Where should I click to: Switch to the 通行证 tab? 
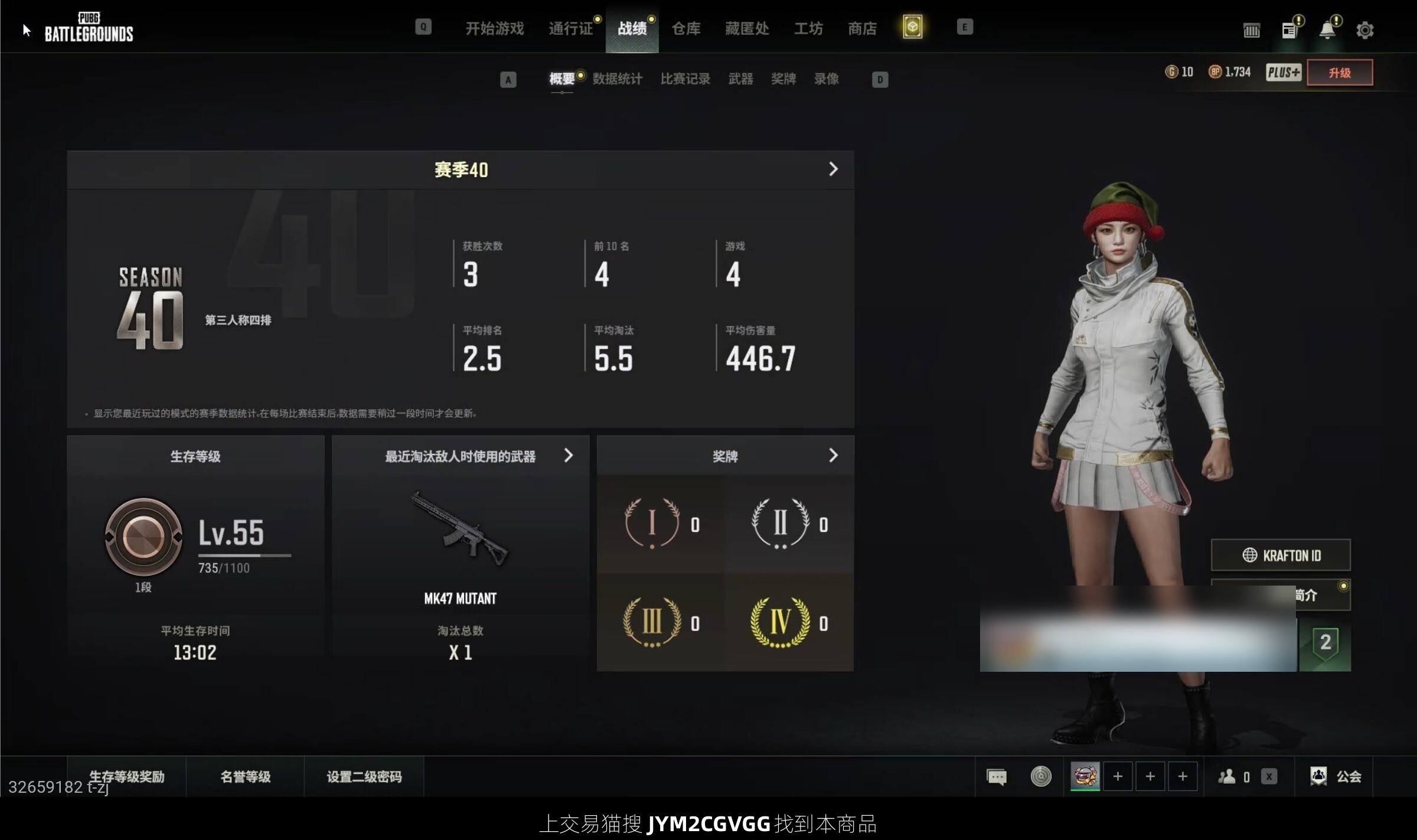pos(570,28)
